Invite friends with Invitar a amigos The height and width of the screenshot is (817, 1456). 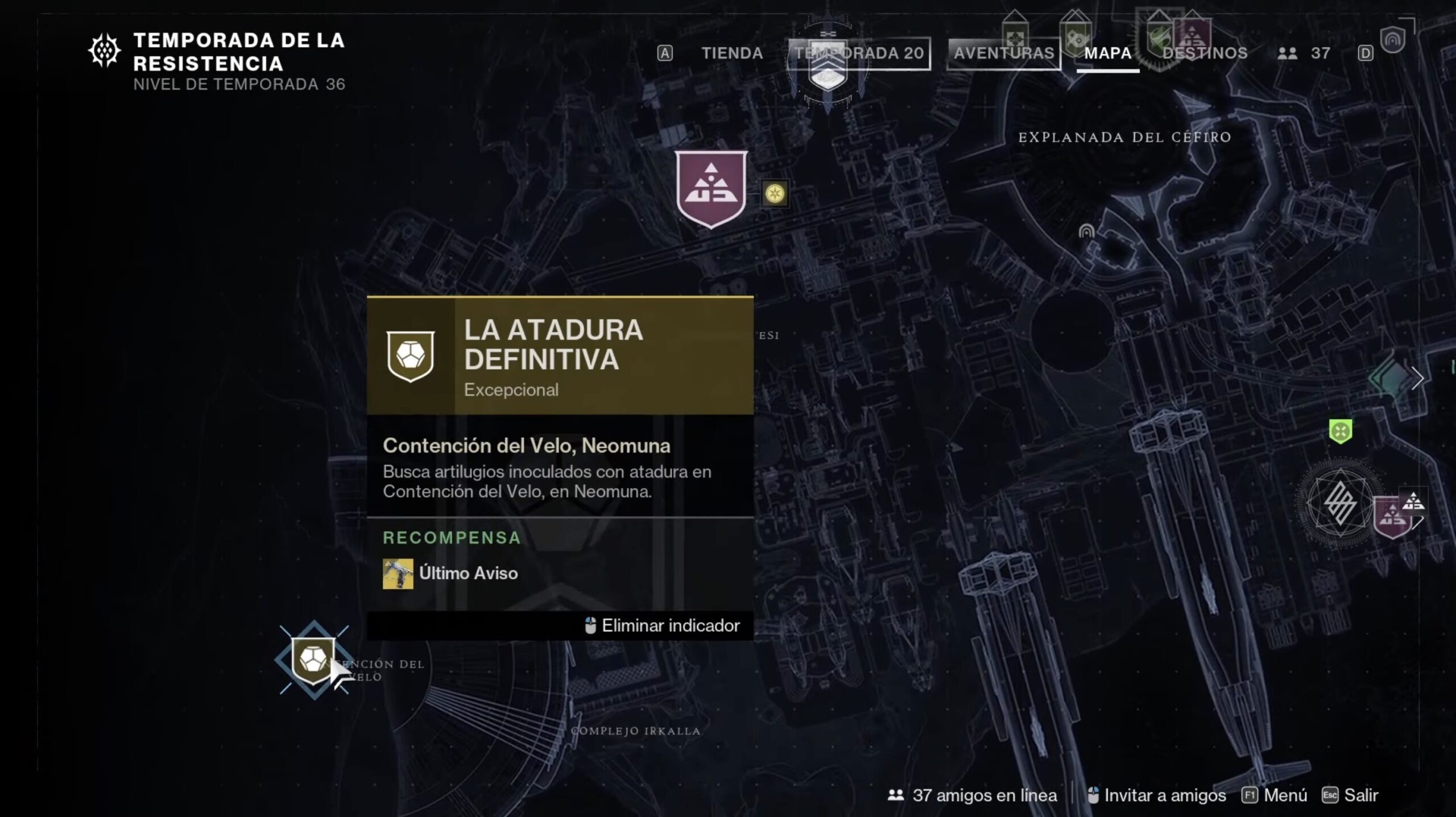click(x=1157, y=795)
